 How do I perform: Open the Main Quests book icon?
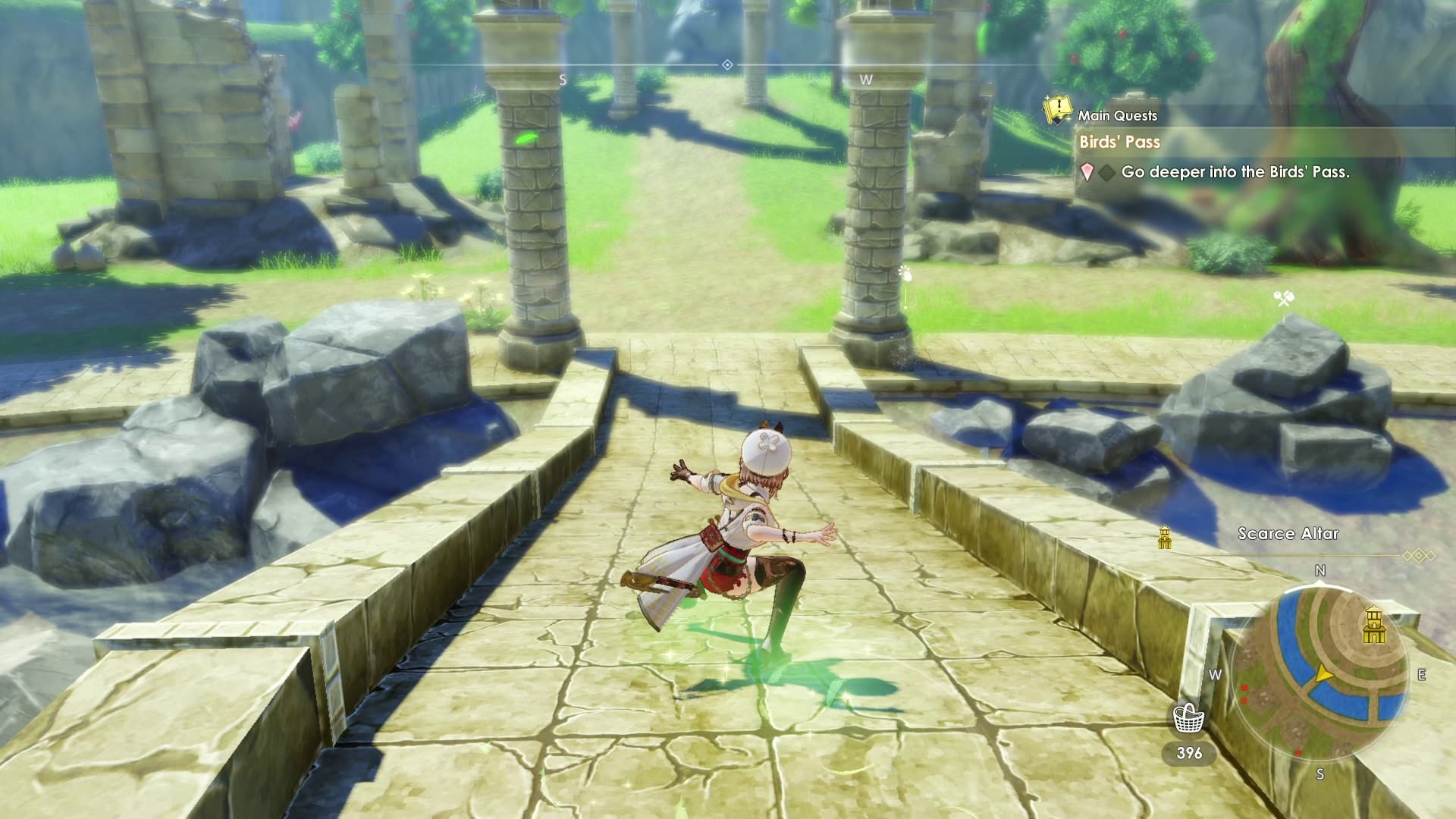coord(1057,110)
